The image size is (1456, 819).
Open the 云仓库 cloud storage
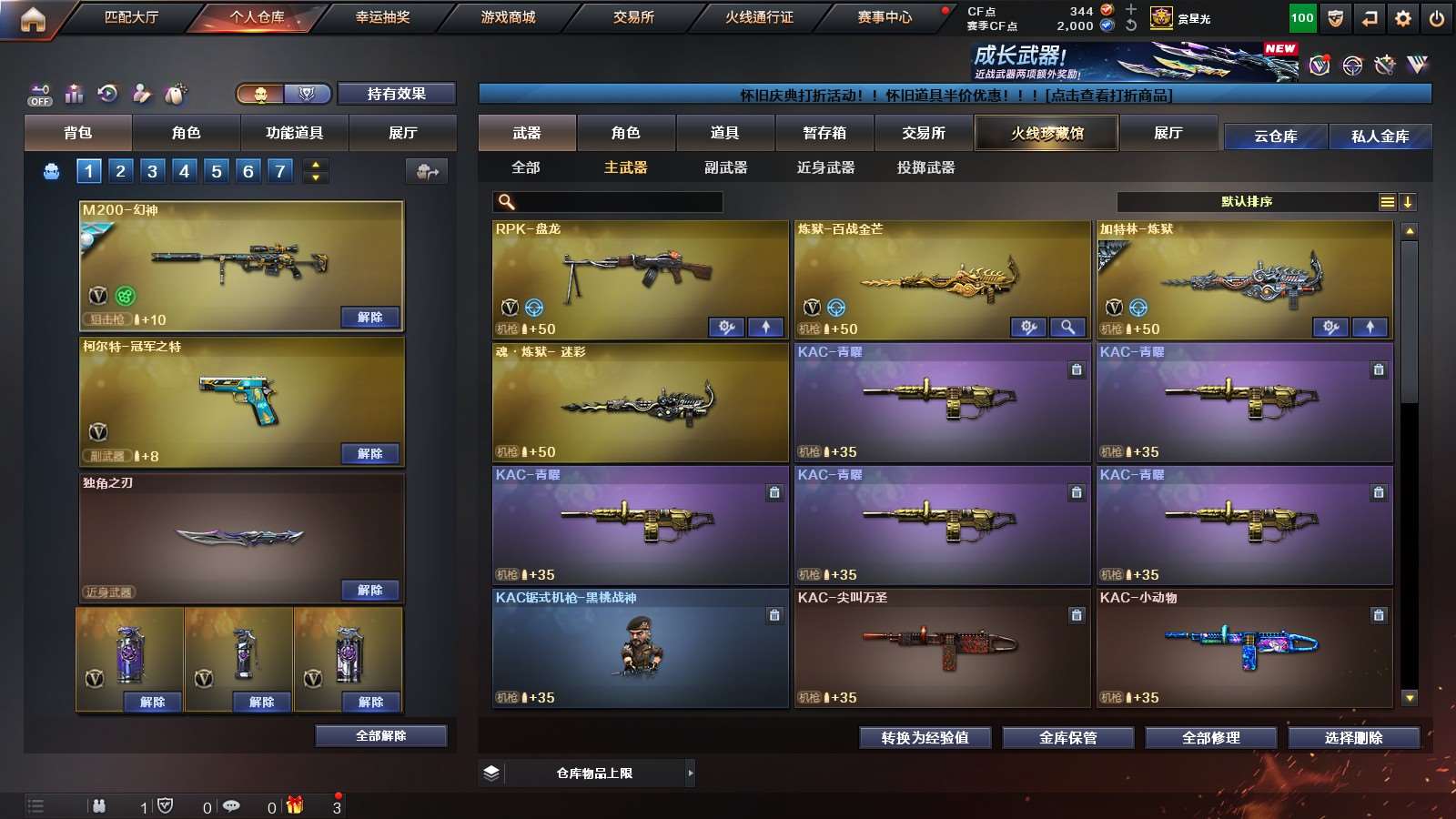click(x=1275, y=136)
